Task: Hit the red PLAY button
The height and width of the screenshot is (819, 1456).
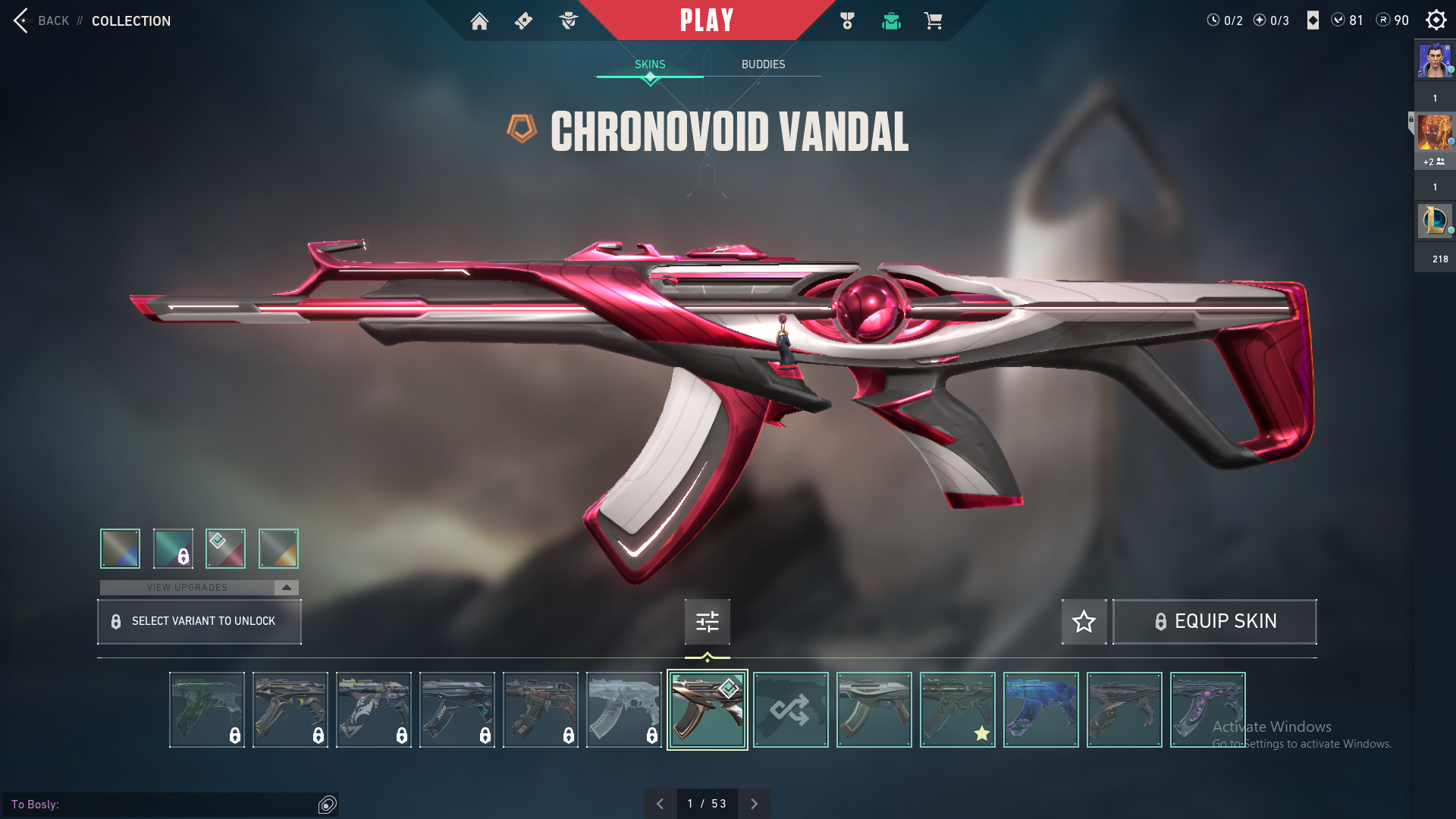Action: pyautogui.click(x=706, y=20)
